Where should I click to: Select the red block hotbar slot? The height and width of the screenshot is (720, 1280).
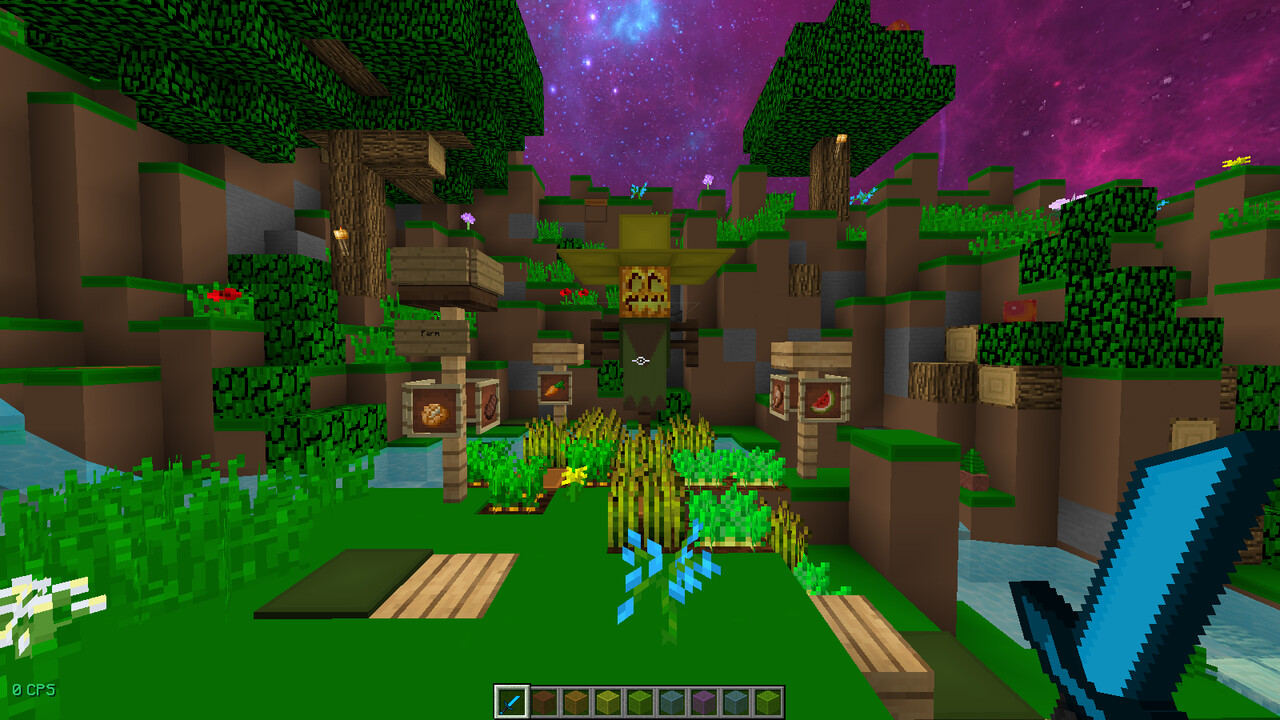tap(543, 702)
